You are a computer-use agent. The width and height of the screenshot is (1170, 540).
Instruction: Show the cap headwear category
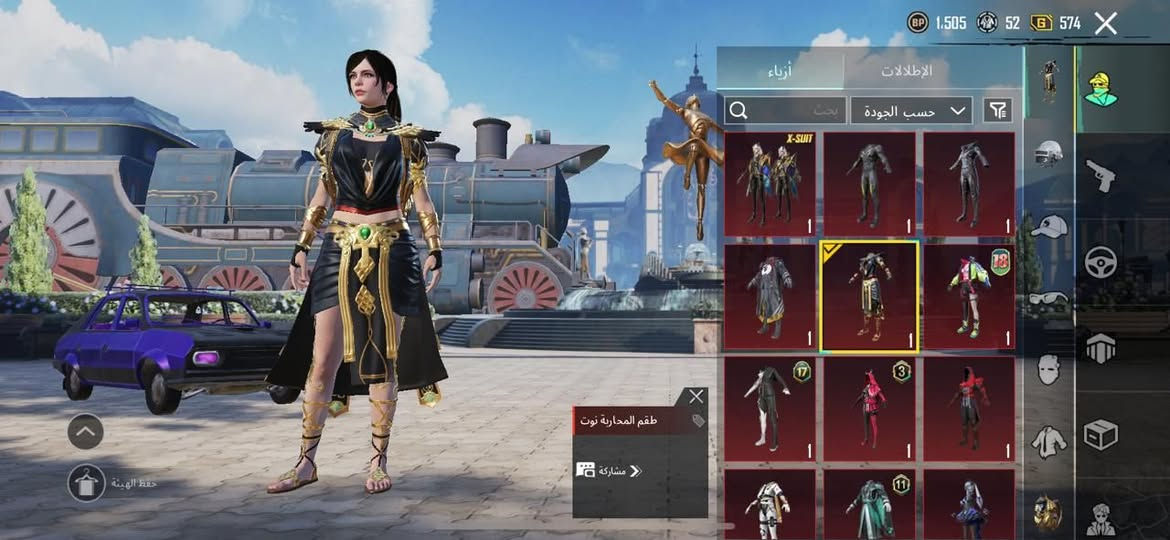tap(1048, 226)
